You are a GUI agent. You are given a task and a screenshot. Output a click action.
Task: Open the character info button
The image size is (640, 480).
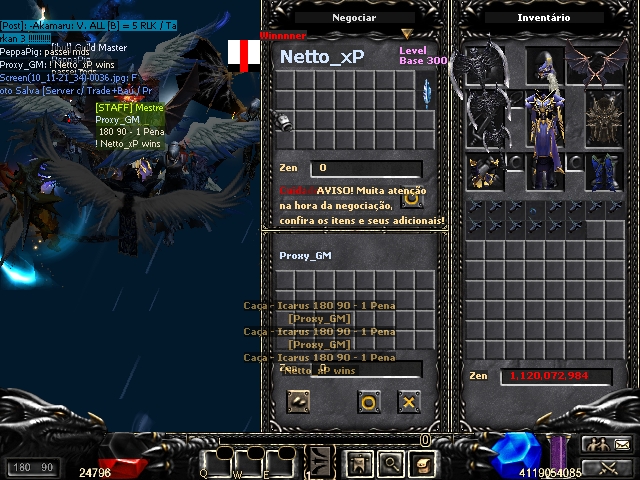pyautogui.click(x=358, y=463)
